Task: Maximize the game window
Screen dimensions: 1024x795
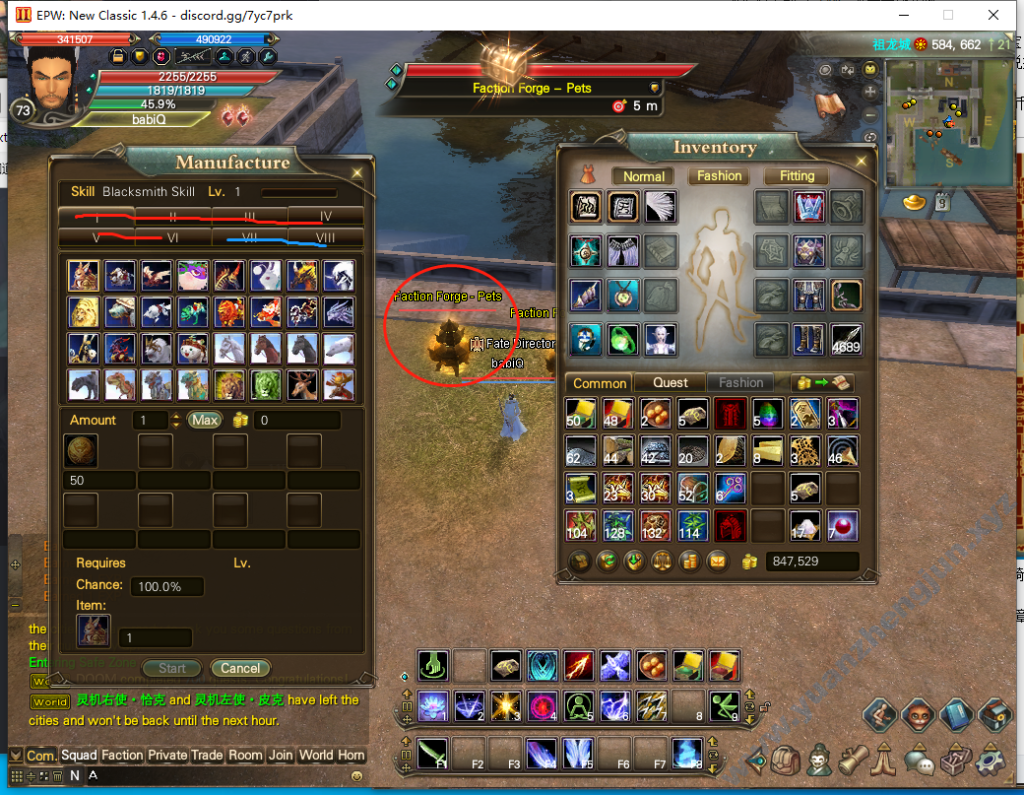Action: point(948,15)
